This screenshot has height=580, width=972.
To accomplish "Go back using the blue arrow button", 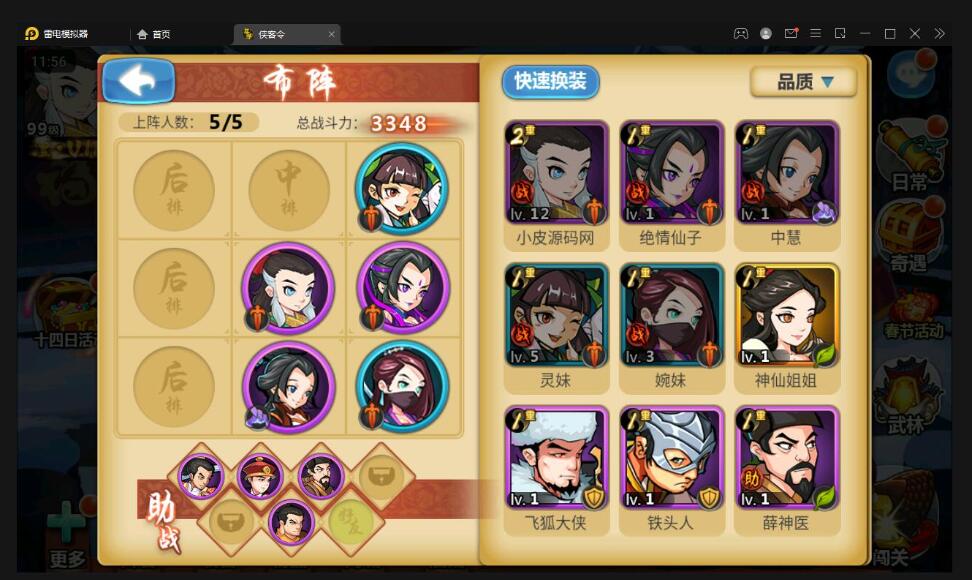I will [x=138, y=82].
